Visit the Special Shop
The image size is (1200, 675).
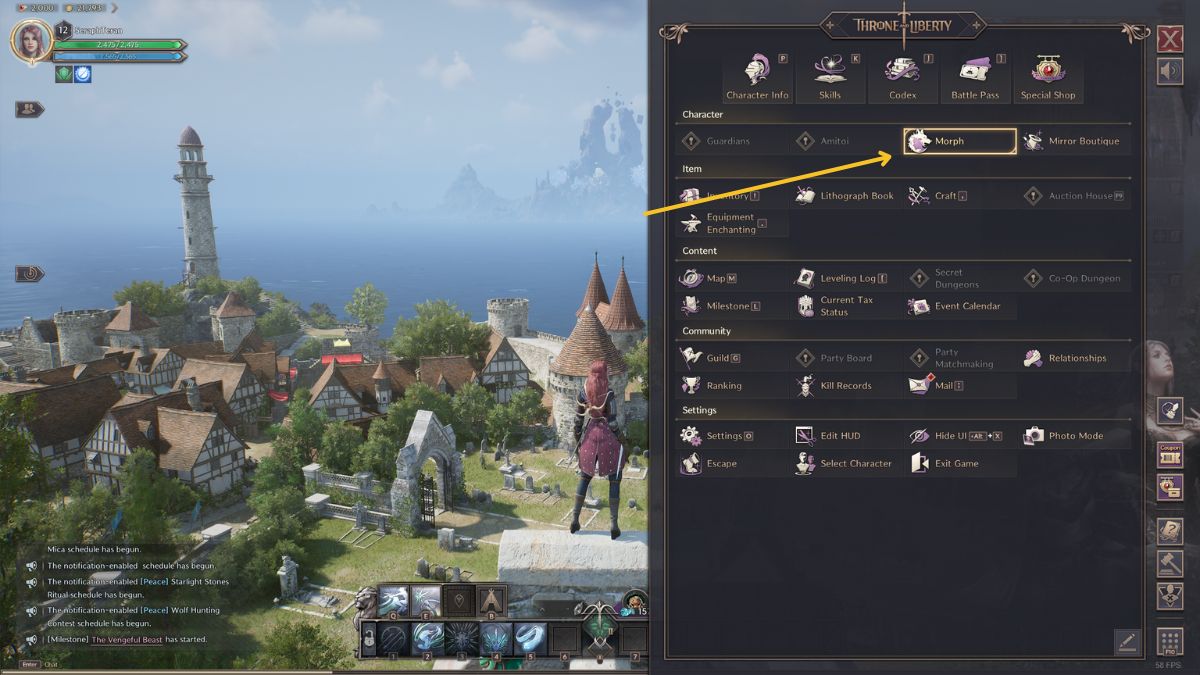click(x=1048, y=77)
